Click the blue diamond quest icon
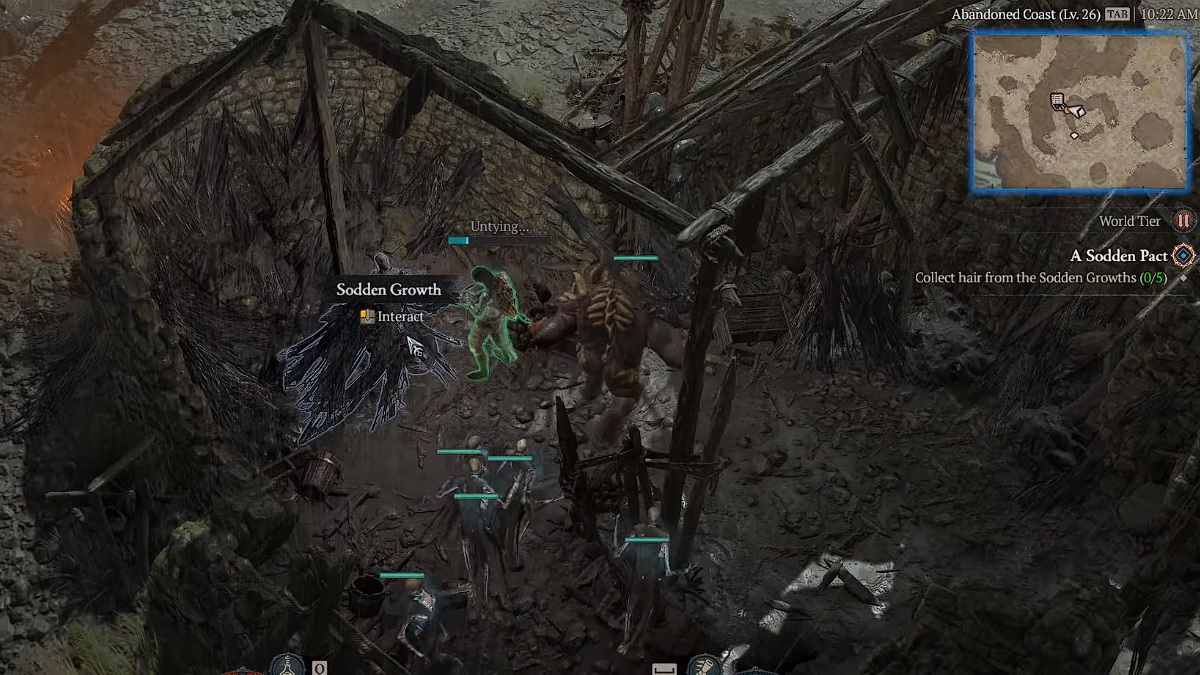 coord(1184,256)
